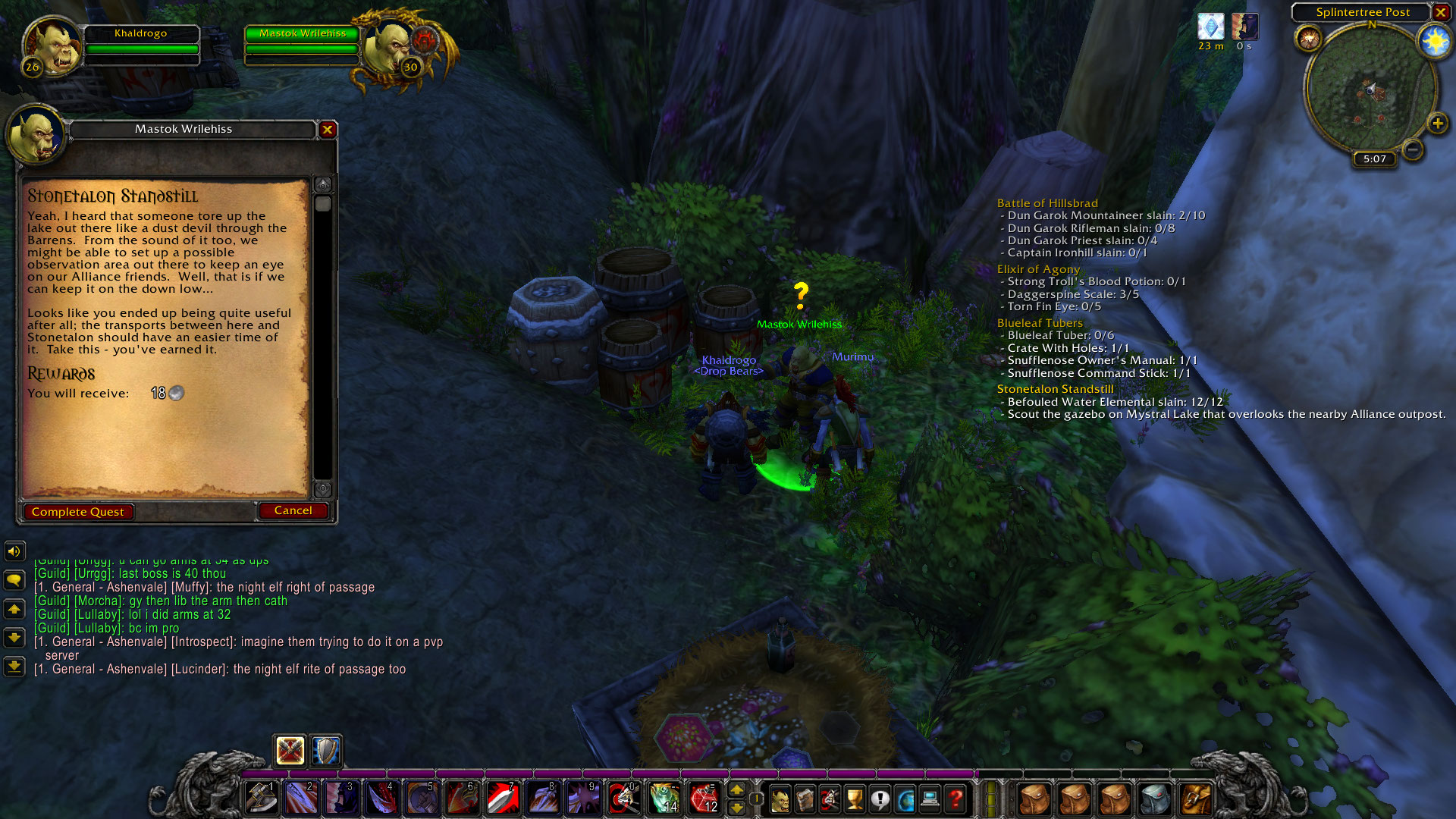The image size is (1456, 819).
Task: Zoom in the minimap with plus button
Action: pyautogui.click(x=1437, y=121)
